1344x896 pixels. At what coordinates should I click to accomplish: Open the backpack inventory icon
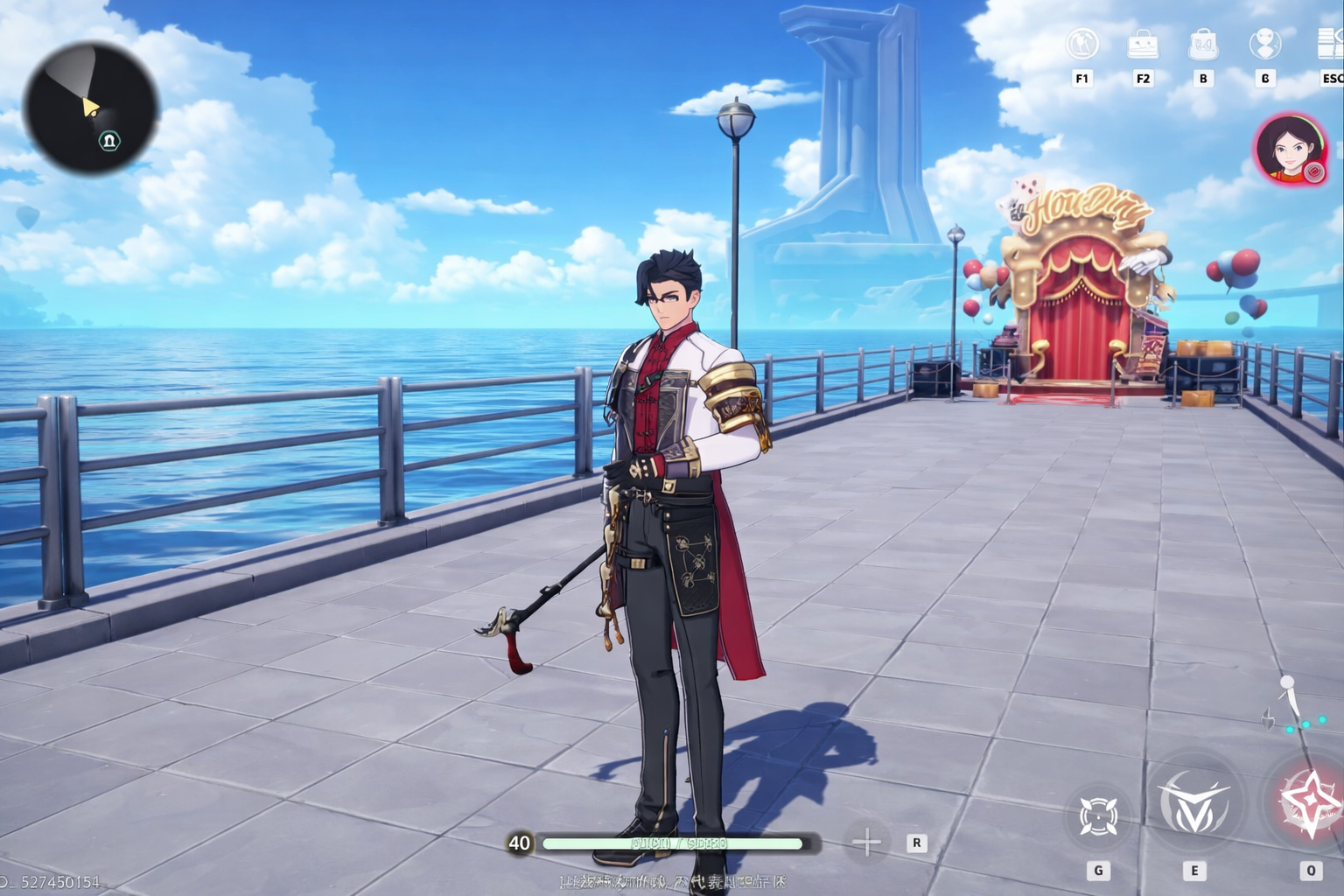(1203, 44)
